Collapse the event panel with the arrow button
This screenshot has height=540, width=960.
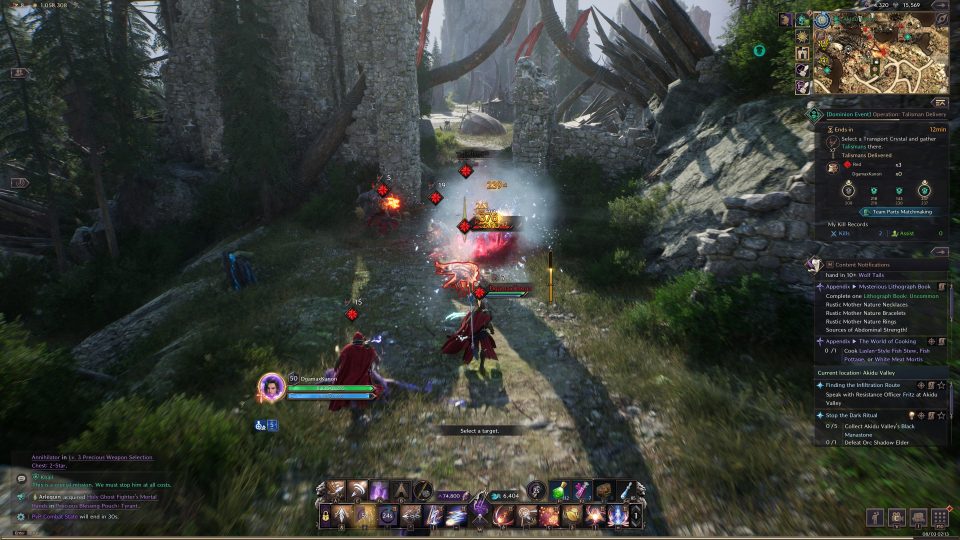939,102
